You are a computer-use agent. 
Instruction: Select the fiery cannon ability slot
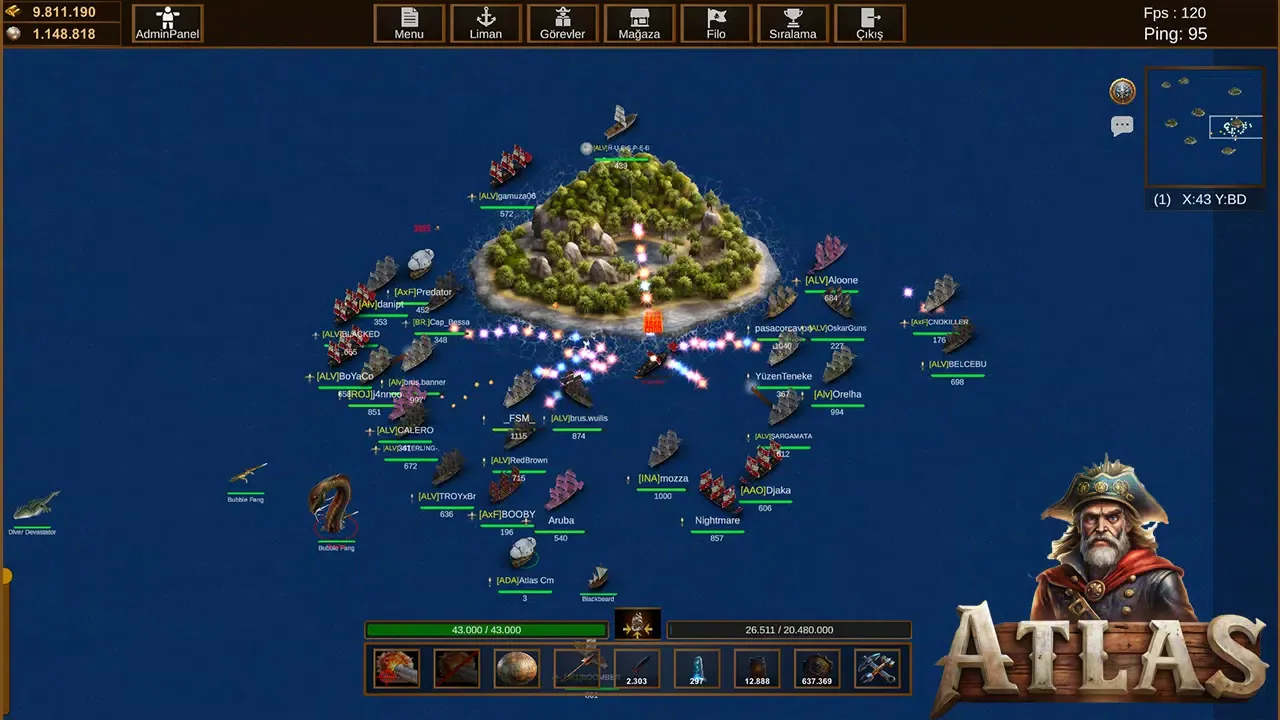coord(397,668)
